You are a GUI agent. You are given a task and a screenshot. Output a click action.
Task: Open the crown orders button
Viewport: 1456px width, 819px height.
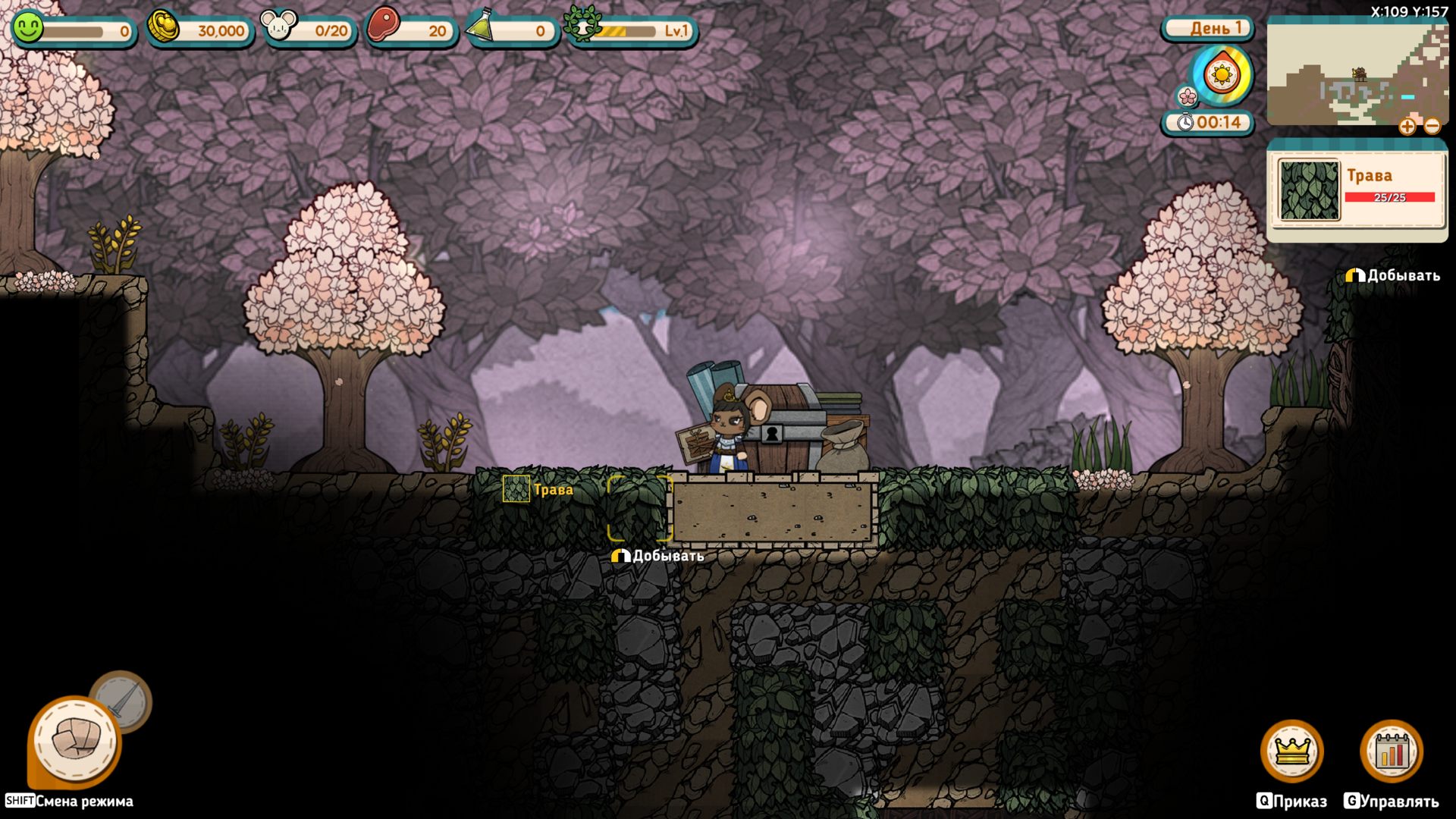pyautogui.click(x=1292, y=751)
